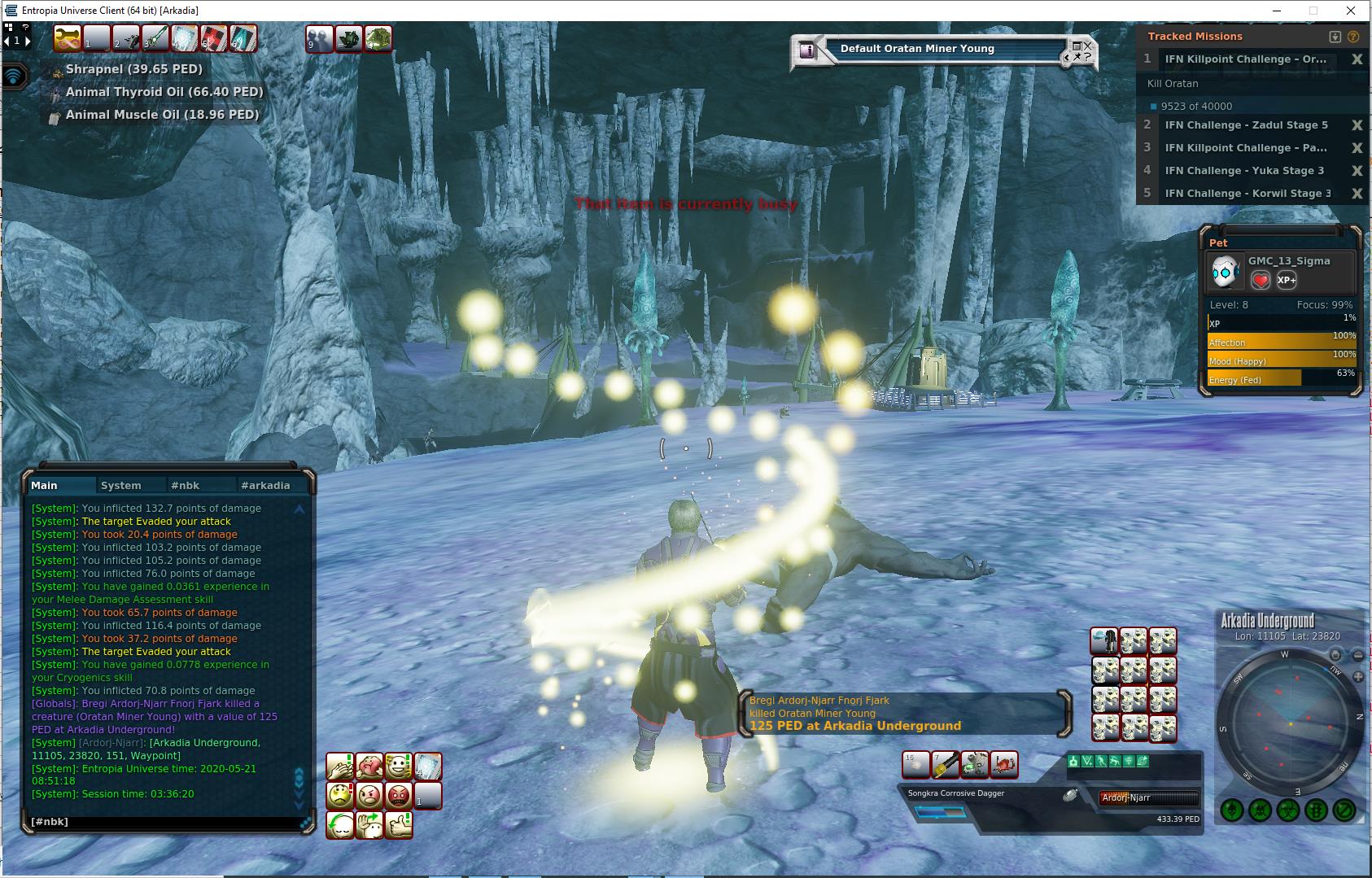Click the pet's XP+ button
The height and width of the screenshot is (878, 1372).
click(1287, 280)
